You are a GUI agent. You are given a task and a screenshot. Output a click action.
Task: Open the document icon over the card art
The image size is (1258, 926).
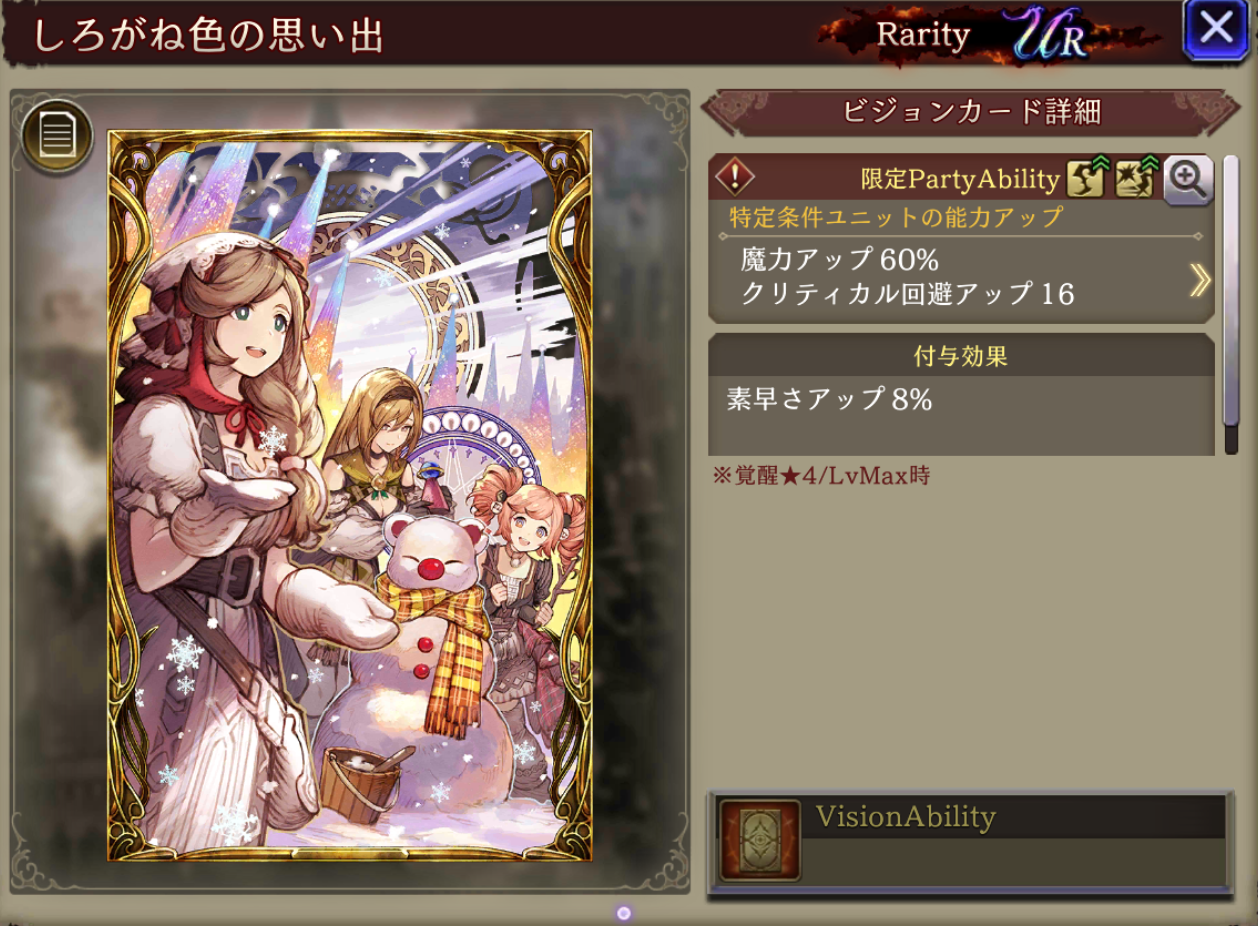pos(58,134)
